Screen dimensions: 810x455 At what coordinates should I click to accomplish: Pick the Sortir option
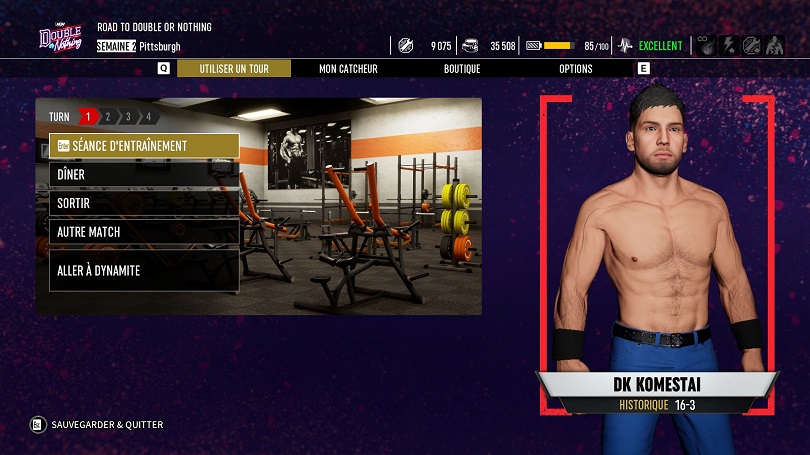coord(144,203)
